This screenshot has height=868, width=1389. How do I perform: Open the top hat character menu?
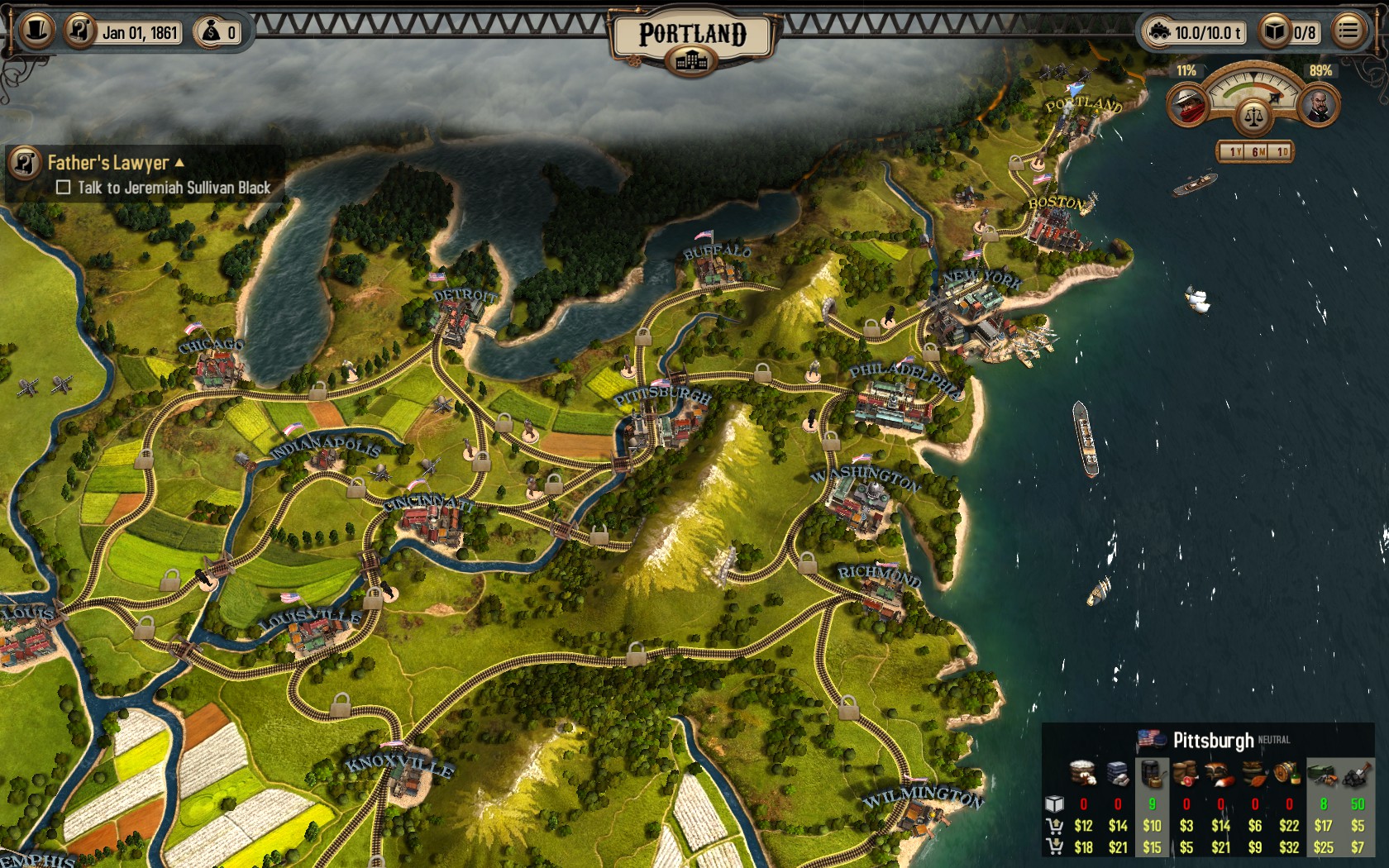click(x=36, y=31)
